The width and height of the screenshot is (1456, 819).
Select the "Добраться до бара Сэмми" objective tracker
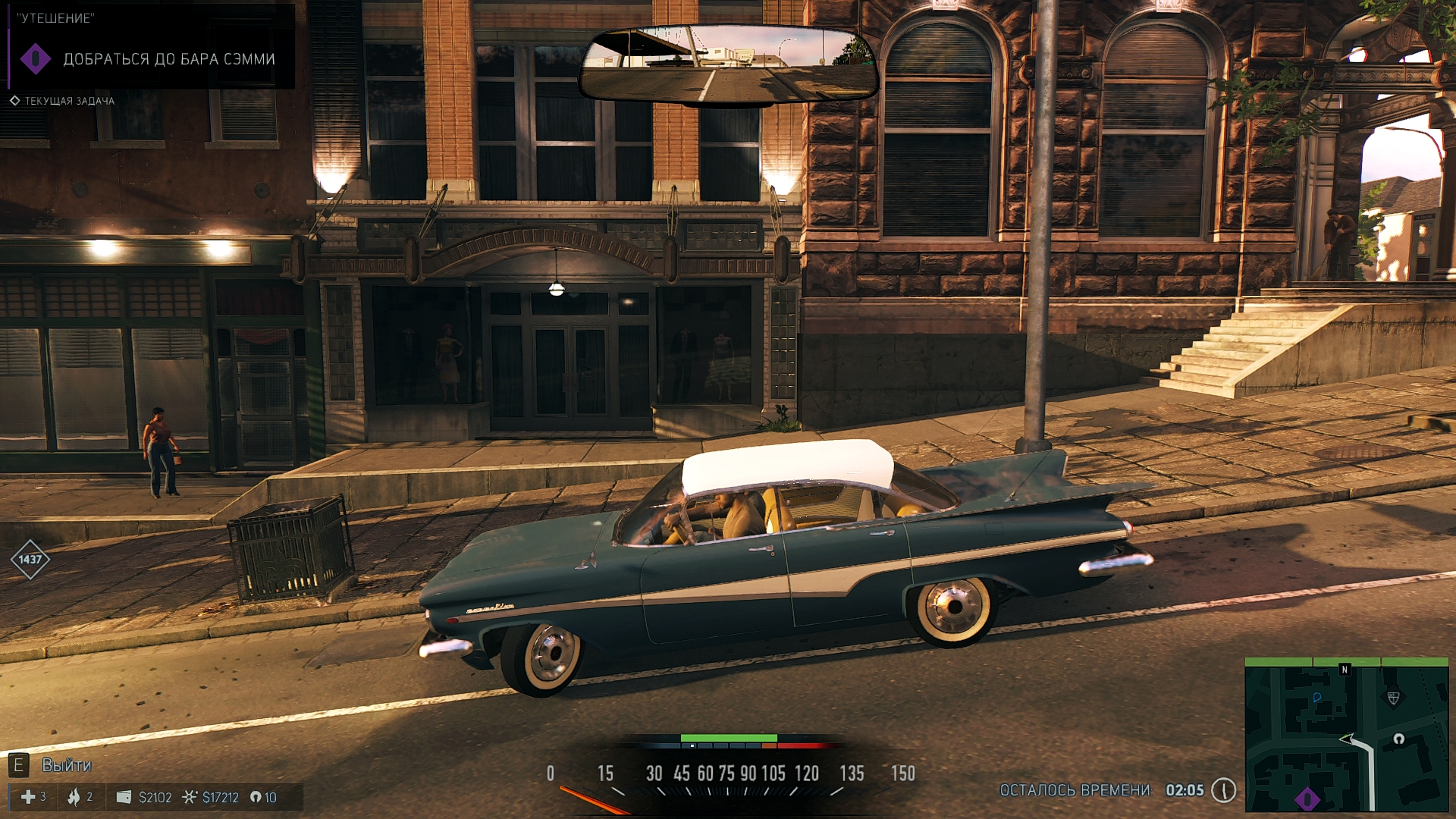pos(168,59)
